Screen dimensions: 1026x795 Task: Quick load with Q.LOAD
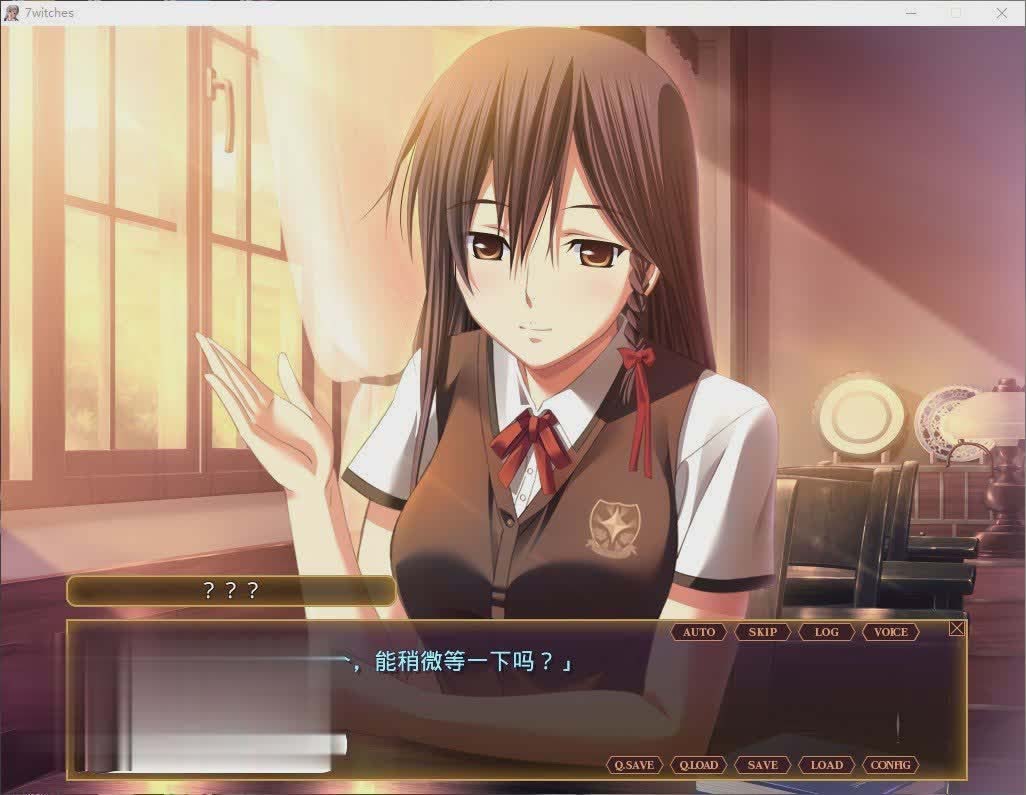tap(699, 765)
